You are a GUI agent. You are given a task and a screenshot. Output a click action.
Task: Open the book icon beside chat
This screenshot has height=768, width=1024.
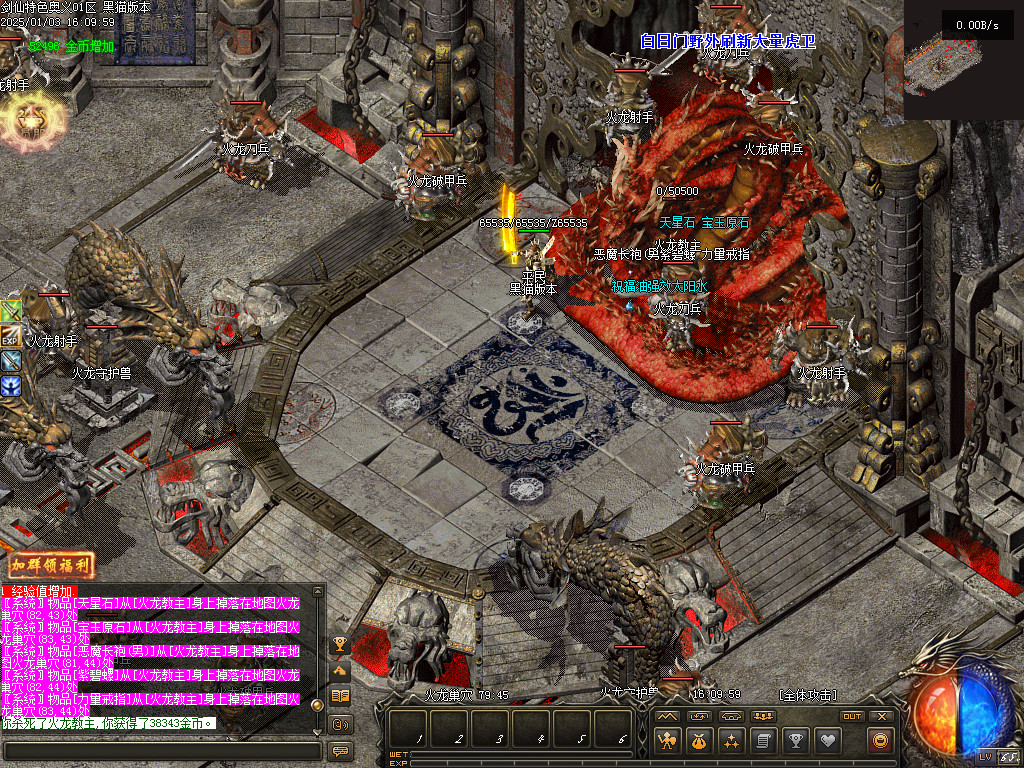340,696
